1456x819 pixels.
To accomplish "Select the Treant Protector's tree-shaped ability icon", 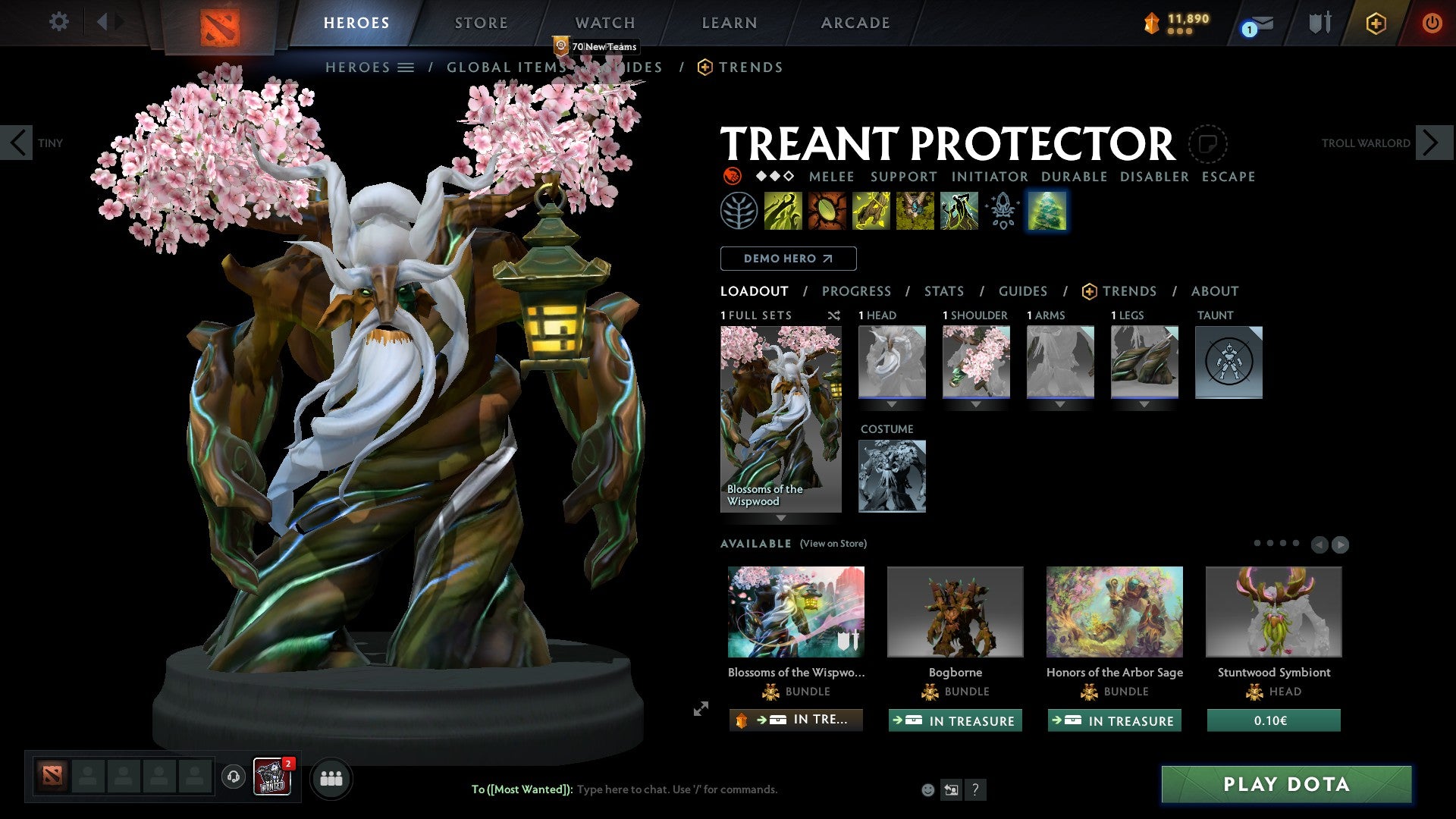I will (x=1047, y=211).
